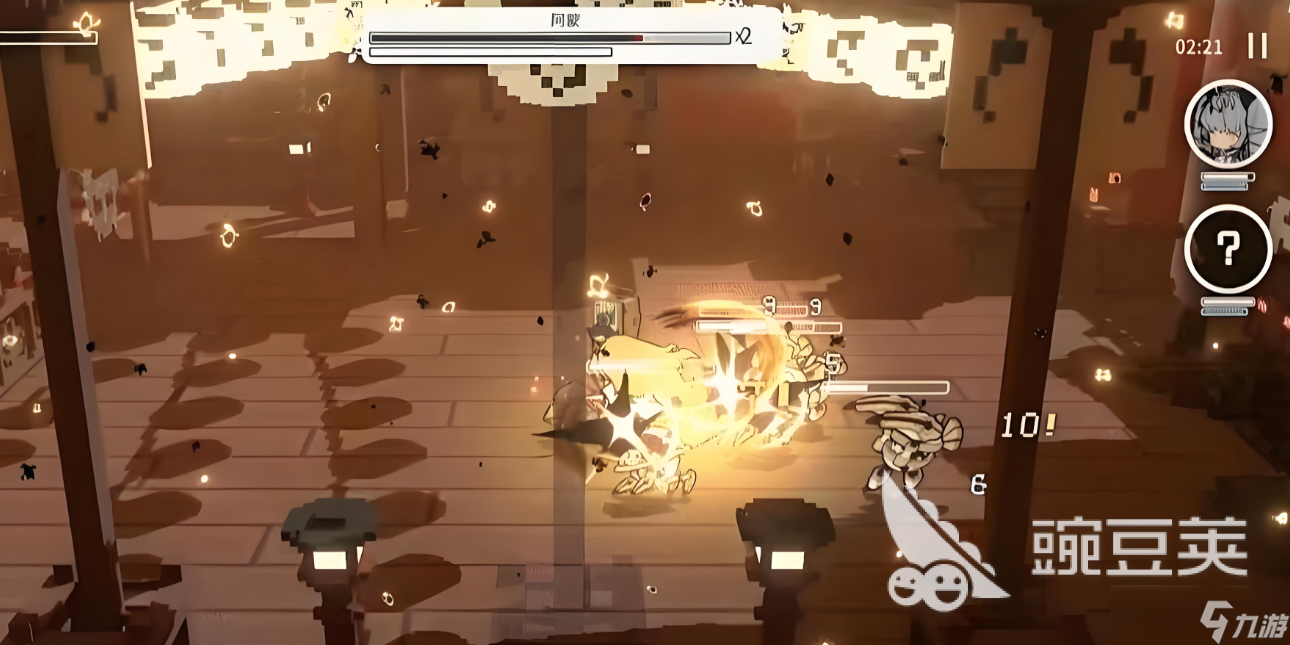Viewport: 1290px width, 645px height.
Task: Select the silver-haired character portrait
Action: (1228, 124)
